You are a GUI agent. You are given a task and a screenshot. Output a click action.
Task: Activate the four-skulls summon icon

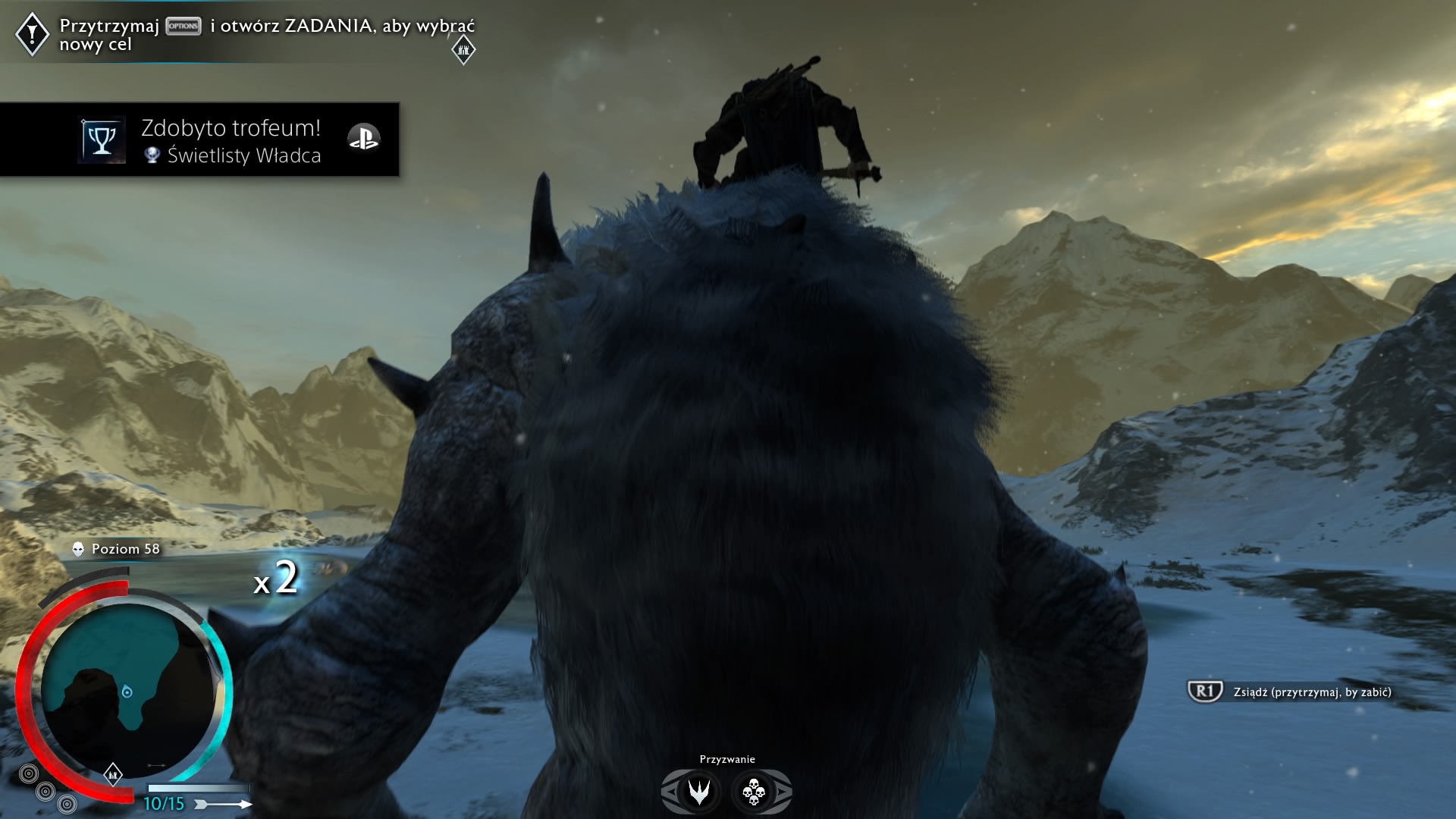753,792
